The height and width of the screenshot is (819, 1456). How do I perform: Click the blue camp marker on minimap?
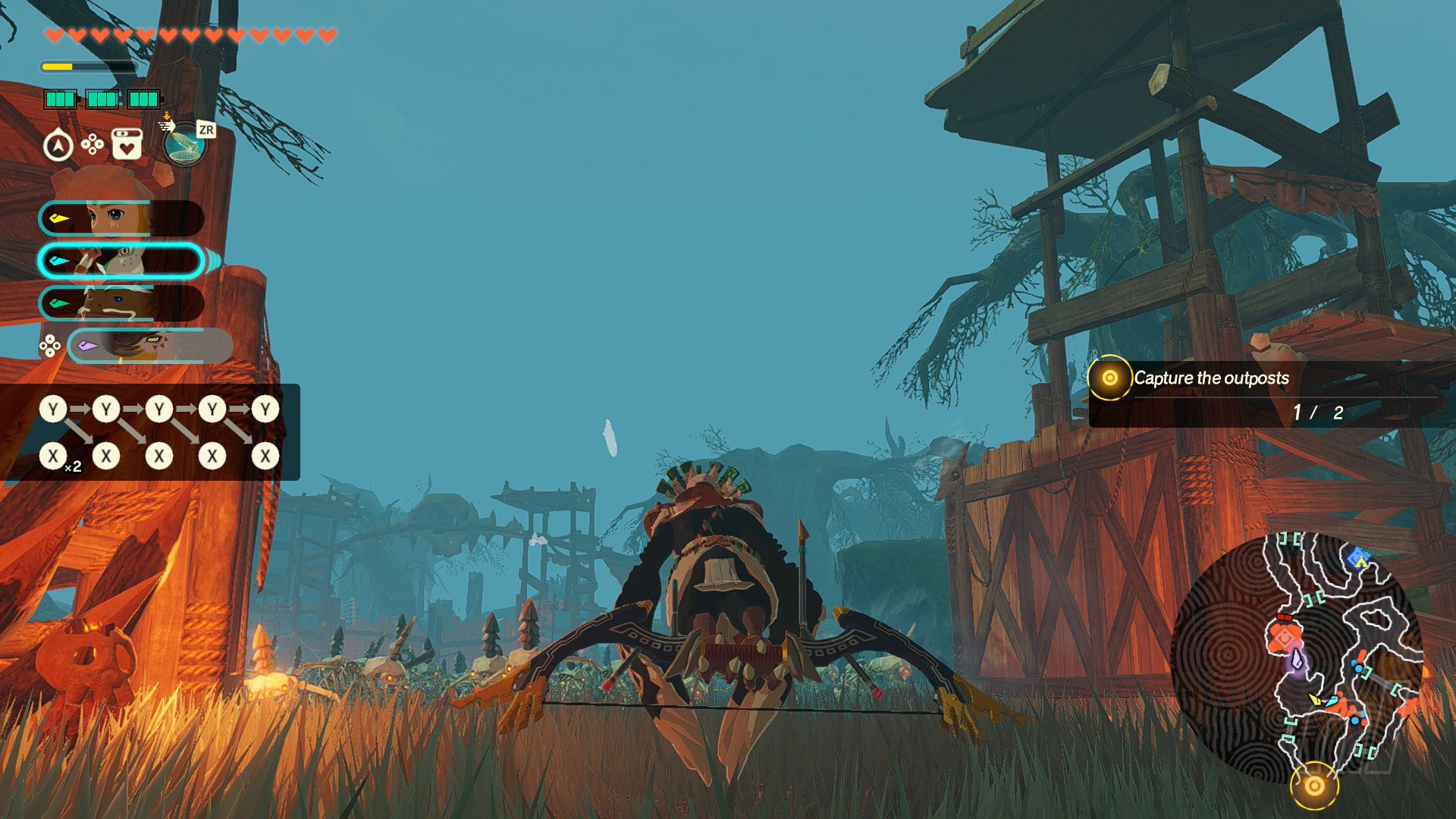1357,560
